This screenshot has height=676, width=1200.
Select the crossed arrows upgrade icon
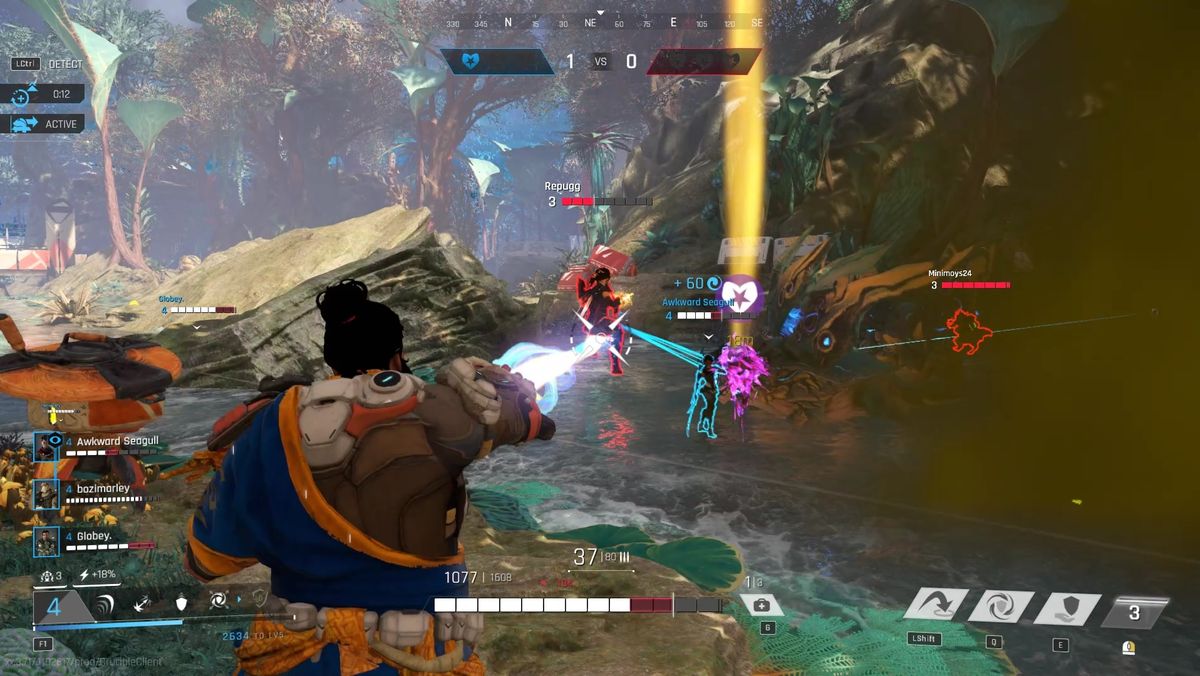click(143, 603)
